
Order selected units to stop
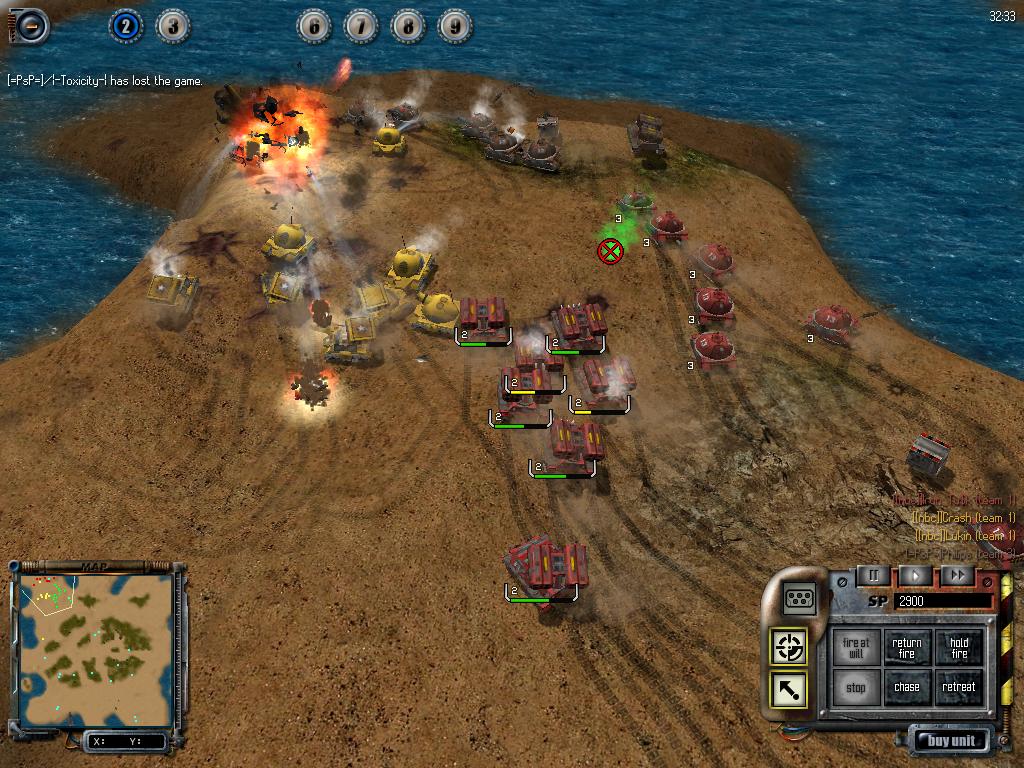[x=856, y=688]
